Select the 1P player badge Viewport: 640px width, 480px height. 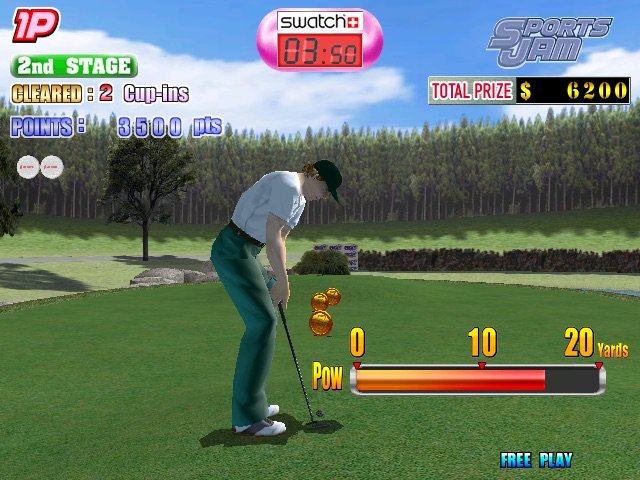click(35, 26)
